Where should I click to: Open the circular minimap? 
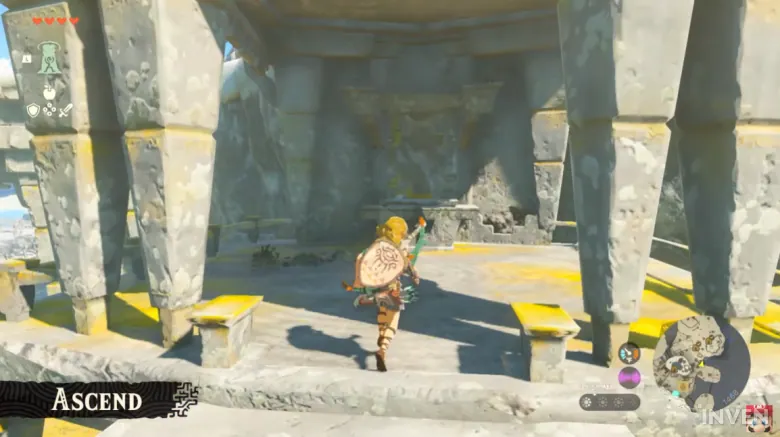701,363
